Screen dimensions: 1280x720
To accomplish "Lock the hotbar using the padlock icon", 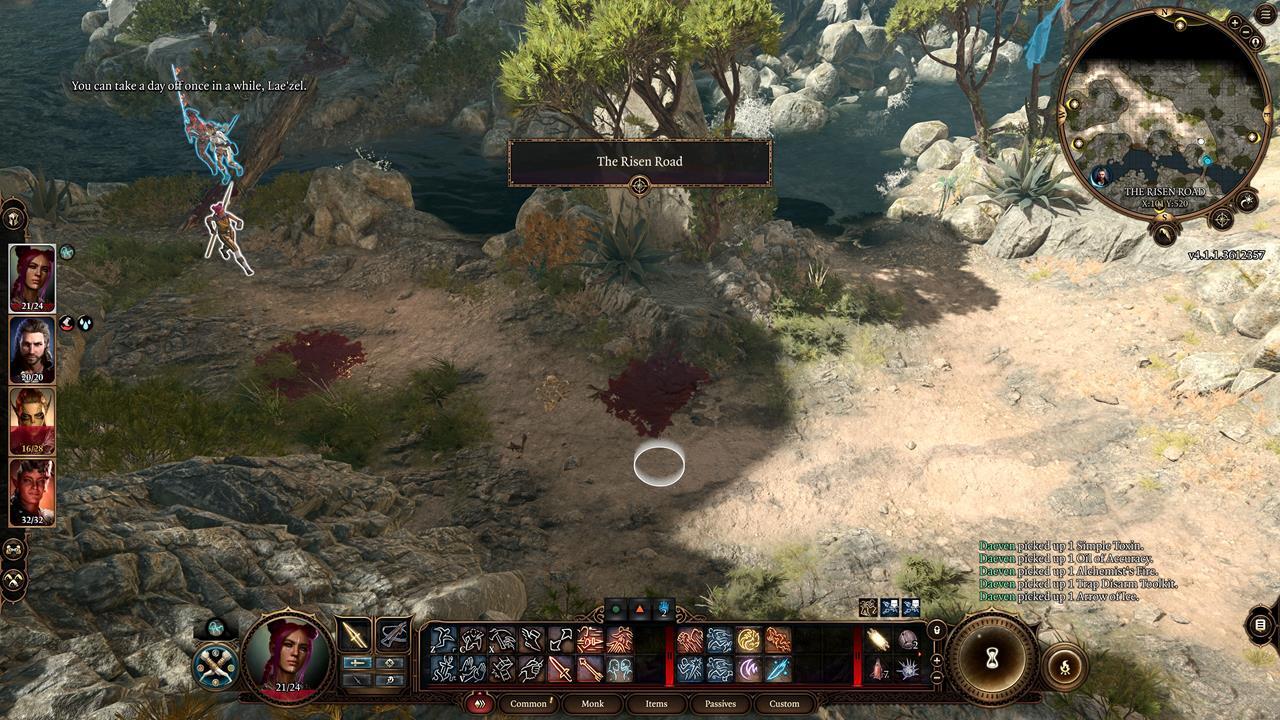I will (937, 631).
